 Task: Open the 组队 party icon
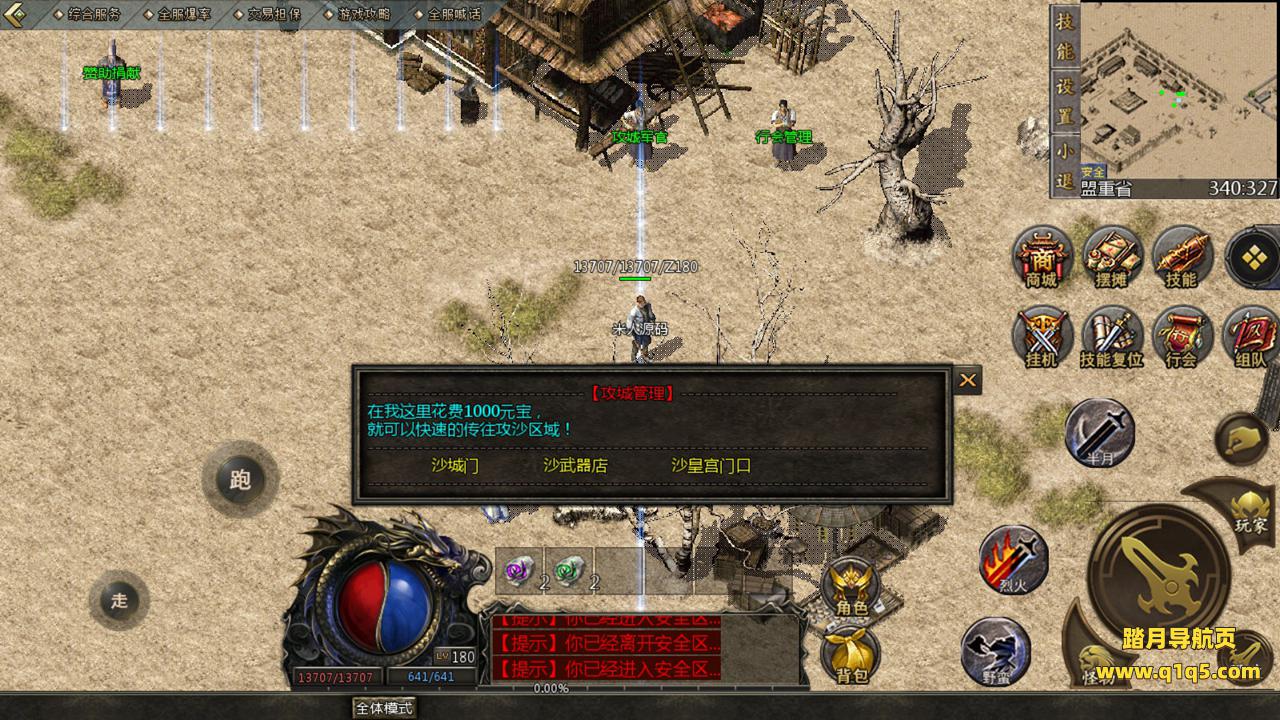(1251, 337)
